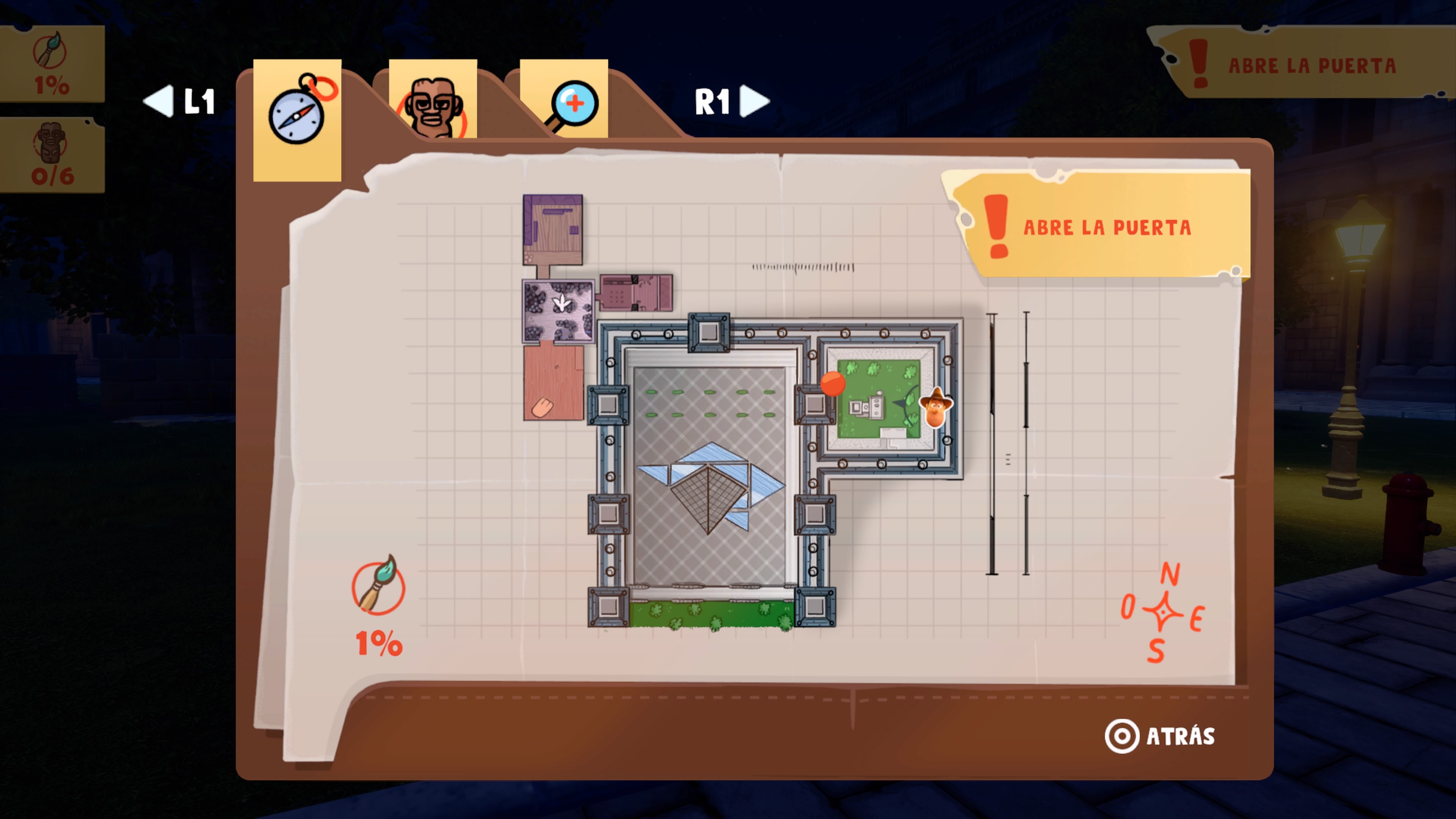The width and height of the screenshot is (1456, 819).
Task: Go back with the Atrás button
Action: tap(1160, 736)
